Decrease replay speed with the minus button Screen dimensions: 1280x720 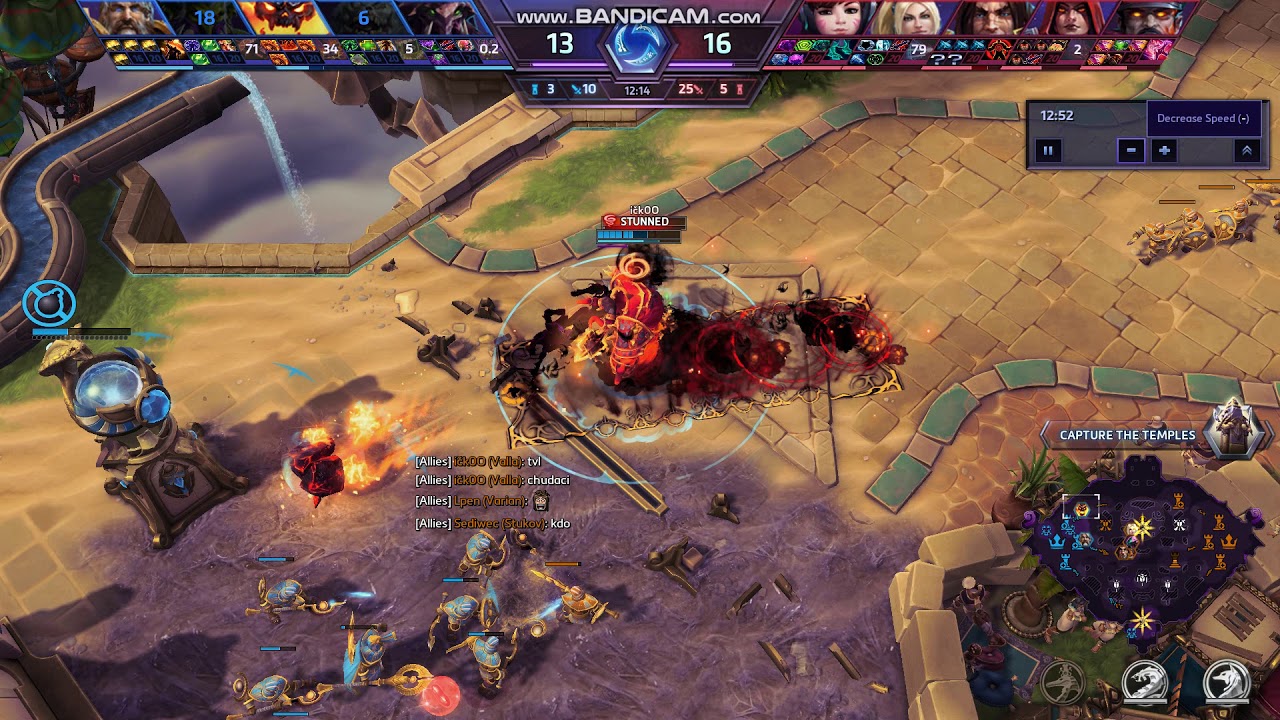pyautogui.click(x=1131, y=151)
